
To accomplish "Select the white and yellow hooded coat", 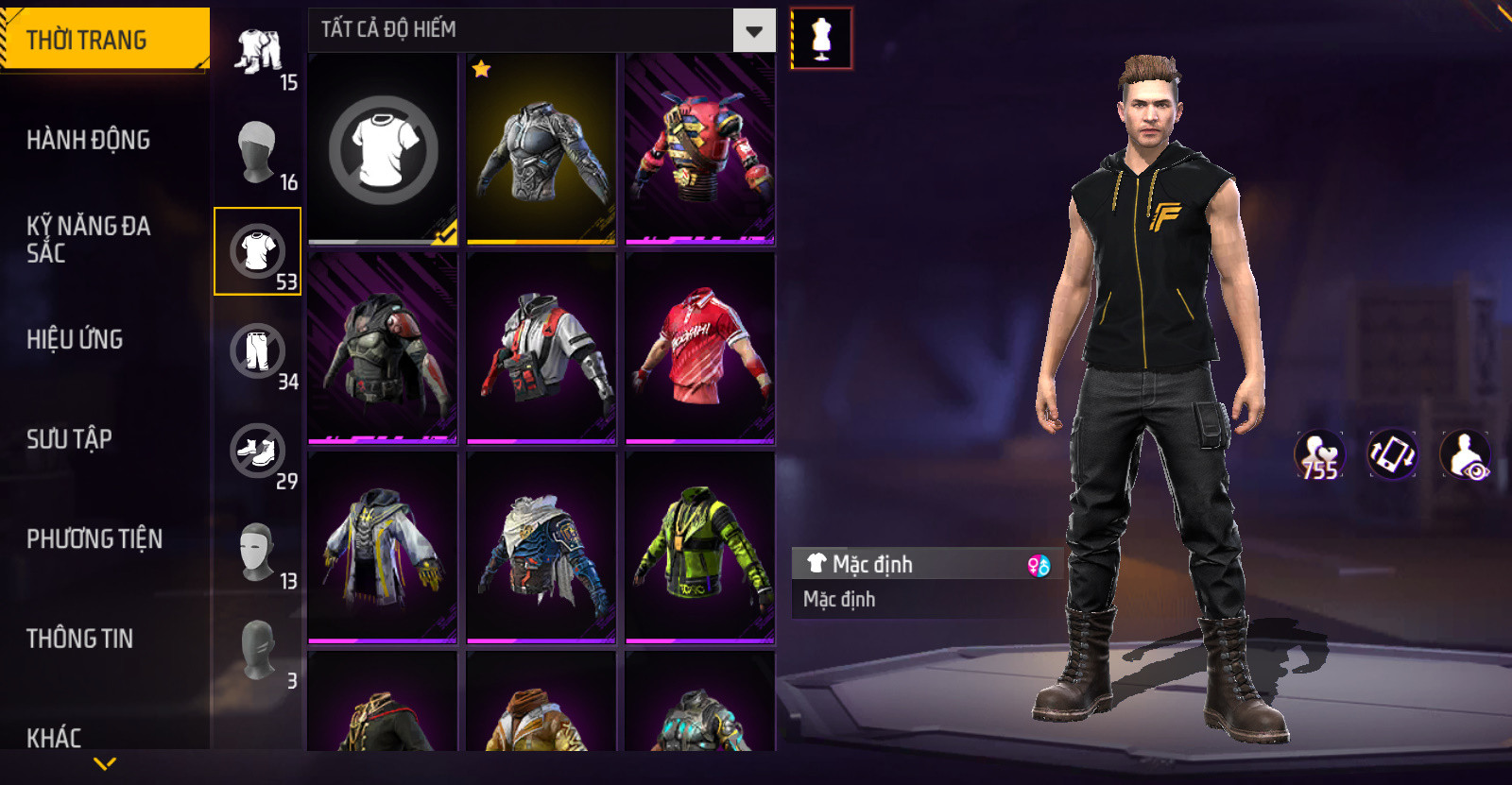I will click(383, 547).
